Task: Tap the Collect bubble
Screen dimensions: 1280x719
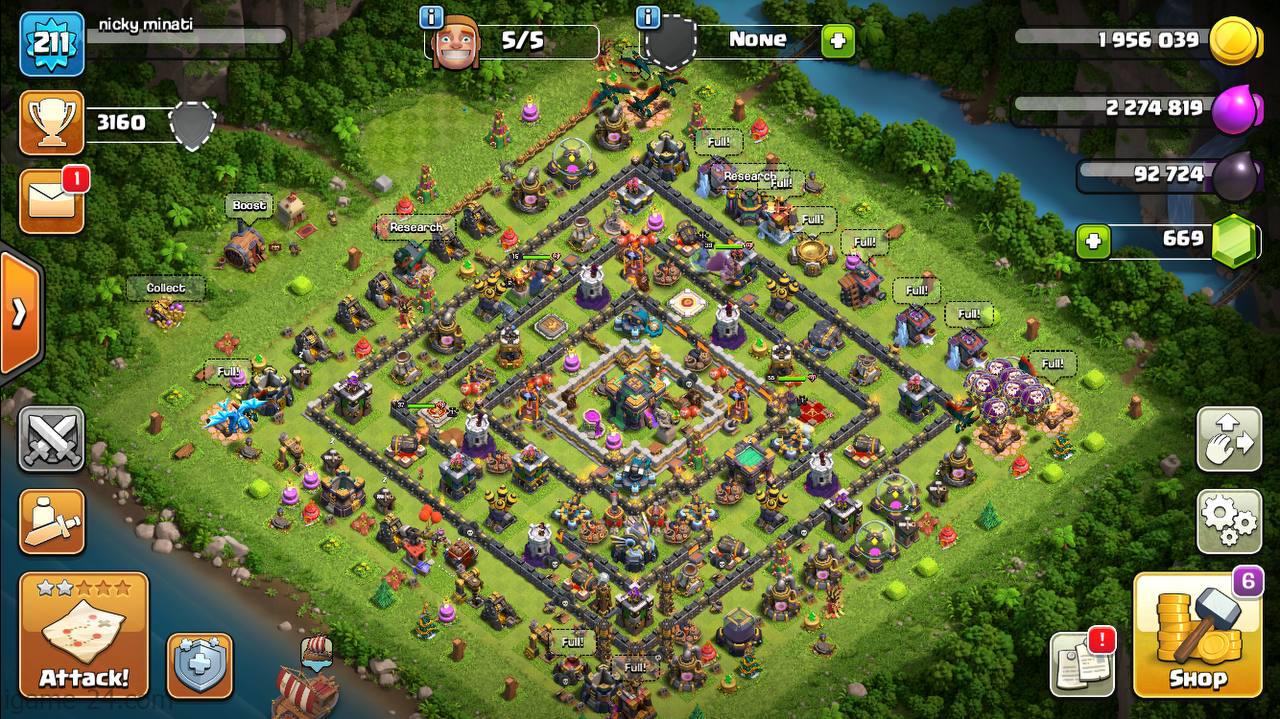Action: (x=166, y=288)
